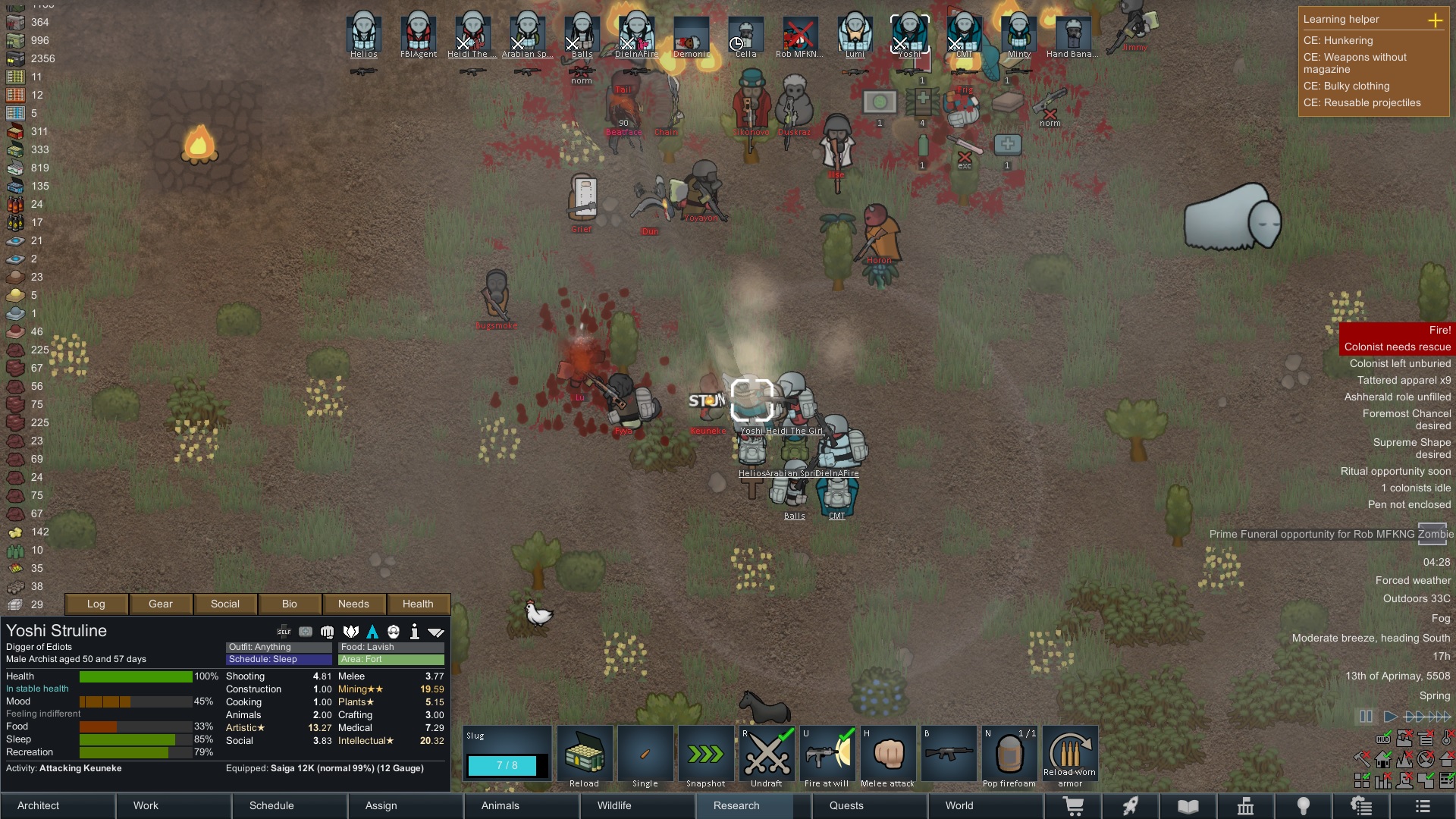This screenshot has width=1456, height=819.
Task: Show the Needs tab
Action: click(353, 604)
